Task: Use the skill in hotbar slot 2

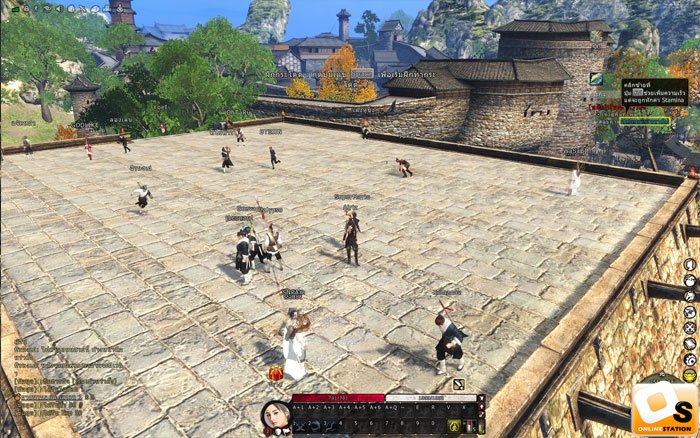Action: (313, 426)
